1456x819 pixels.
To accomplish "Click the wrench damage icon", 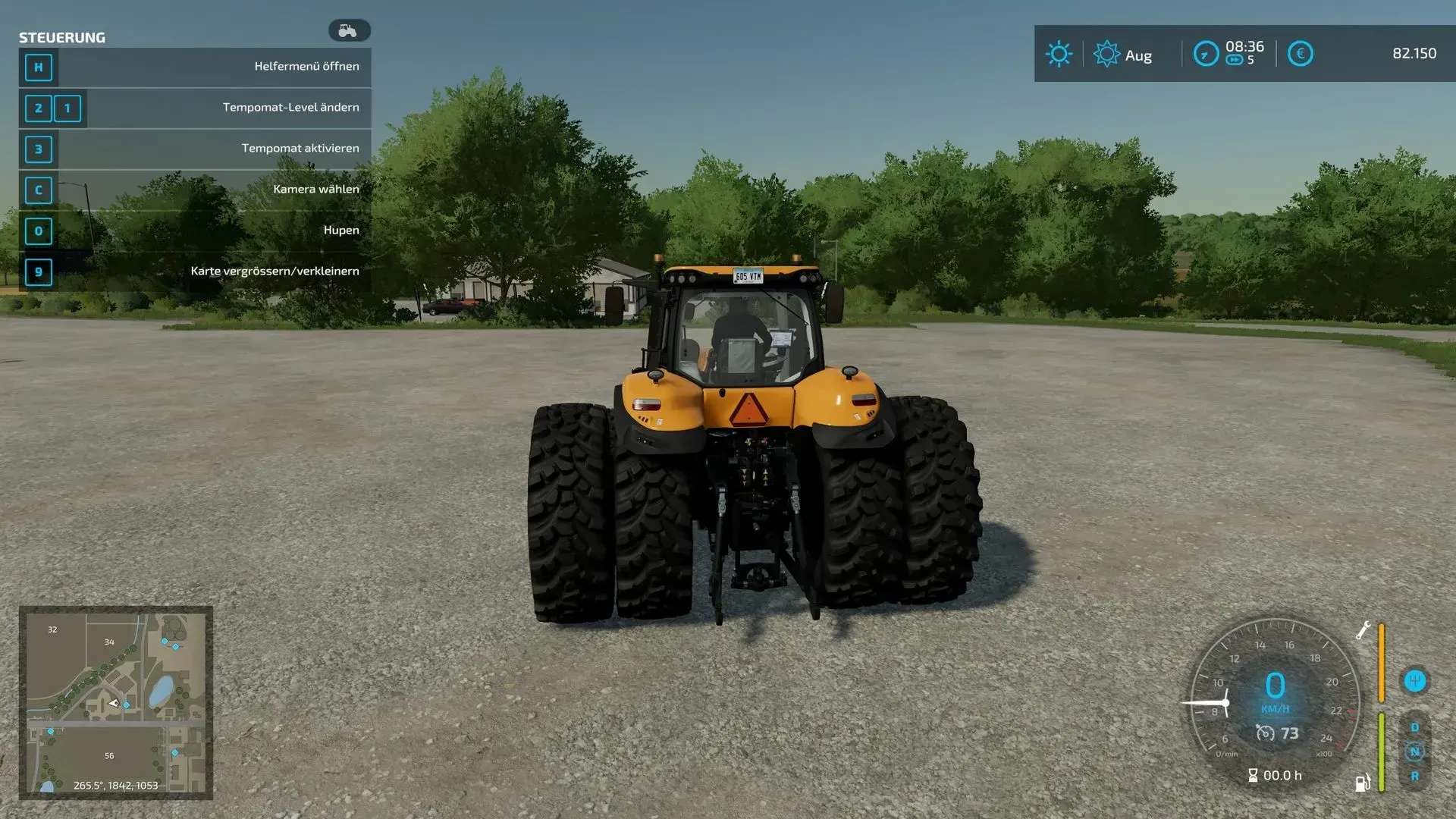I will [1363, 630].
